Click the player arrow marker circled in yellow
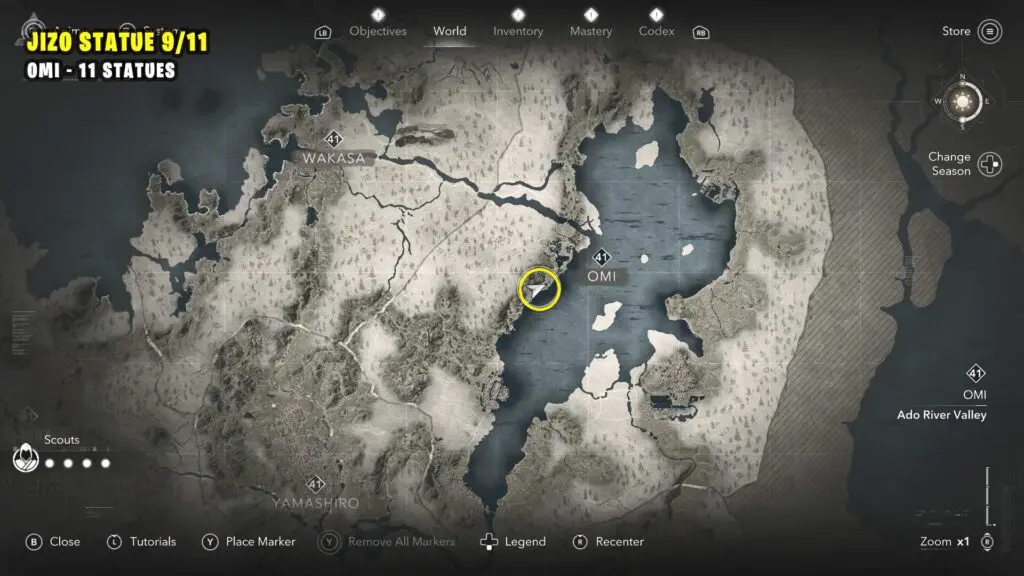The height and width of the screenshot is (576, 1024). [x=539, y=290]
